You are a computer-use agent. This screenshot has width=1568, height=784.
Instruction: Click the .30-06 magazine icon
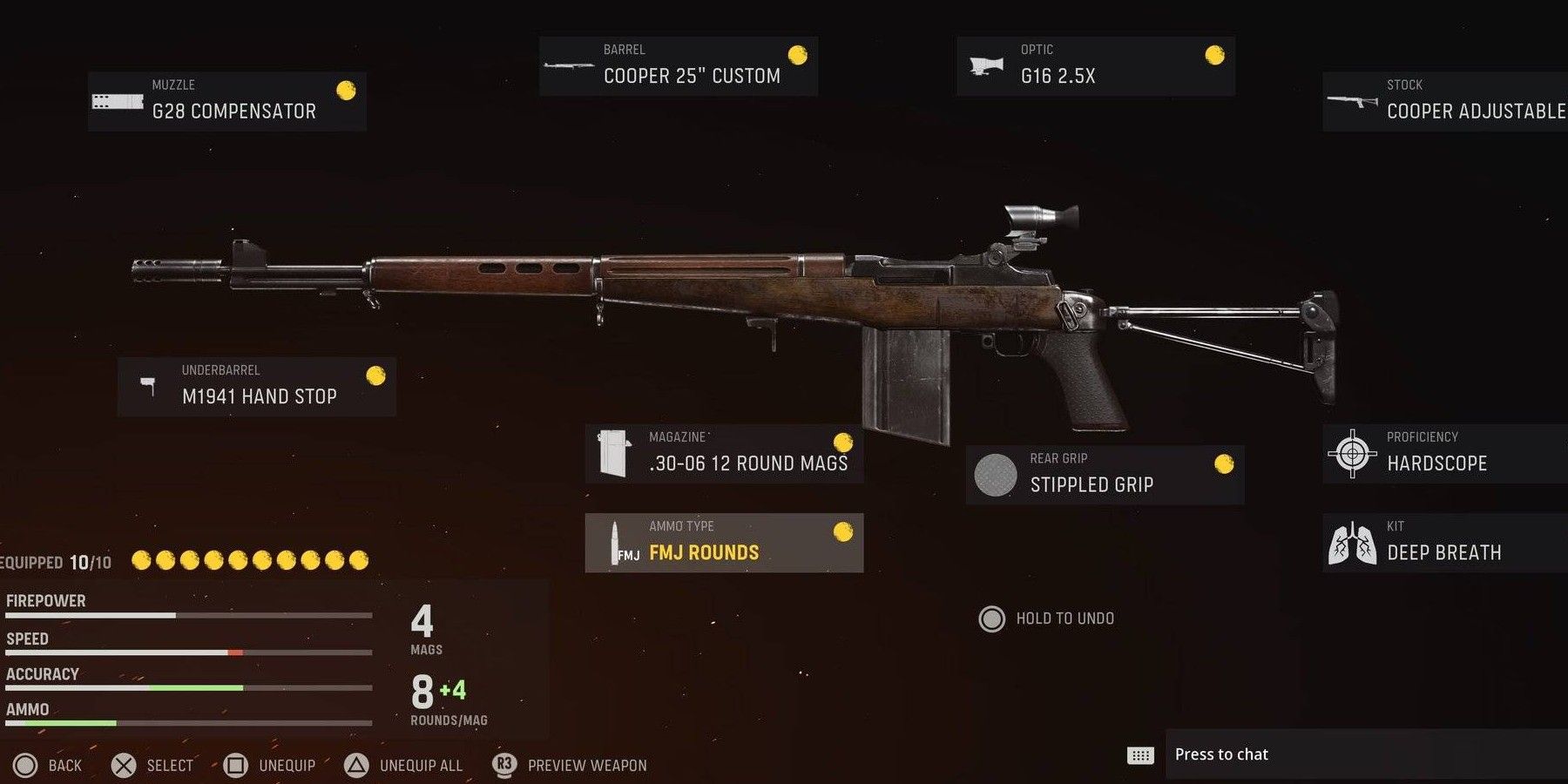615,451
